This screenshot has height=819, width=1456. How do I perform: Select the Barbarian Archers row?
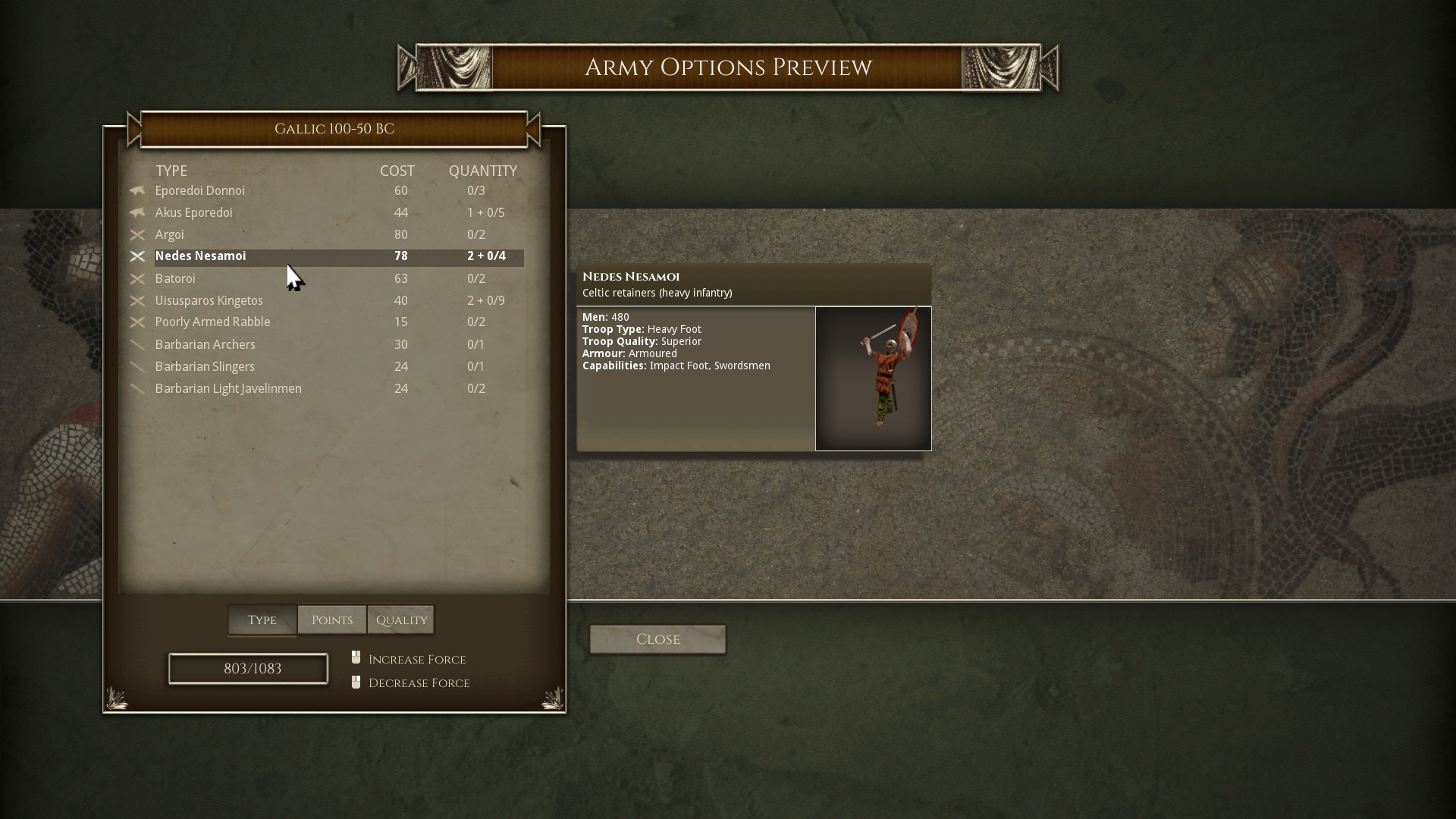click(x=205, y=345)
